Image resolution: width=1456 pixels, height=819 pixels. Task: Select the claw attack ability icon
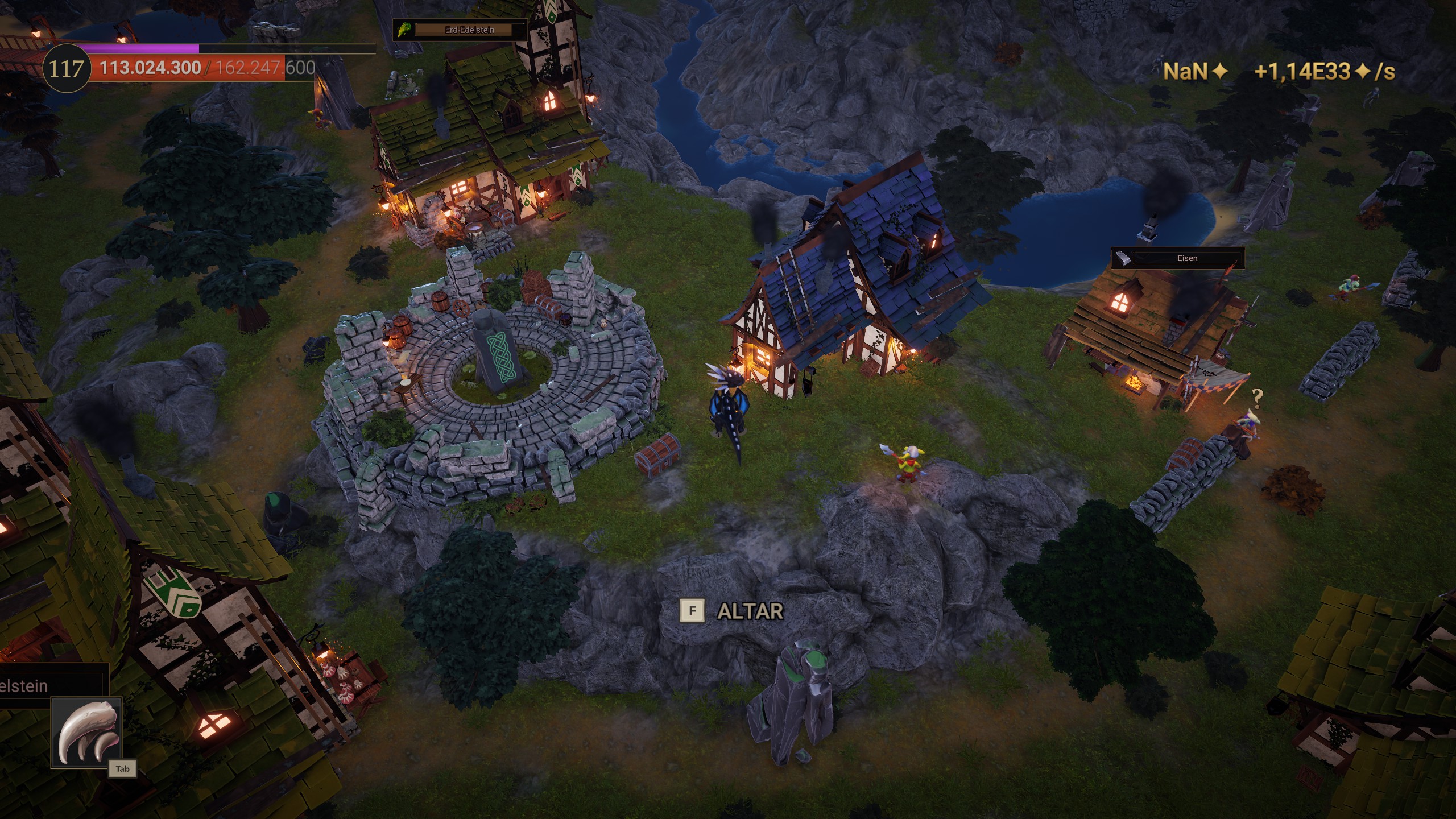coord(87,732)
